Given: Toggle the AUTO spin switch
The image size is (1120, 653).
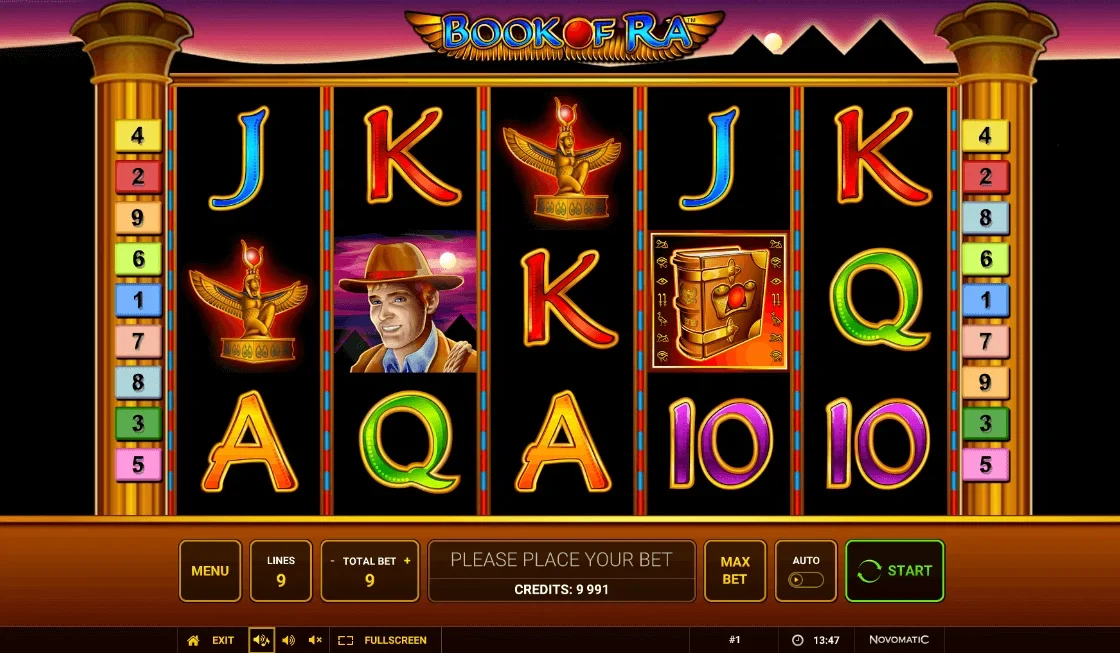Looking at the screenshot, I should pyautogui.click(x=806, y=579).
